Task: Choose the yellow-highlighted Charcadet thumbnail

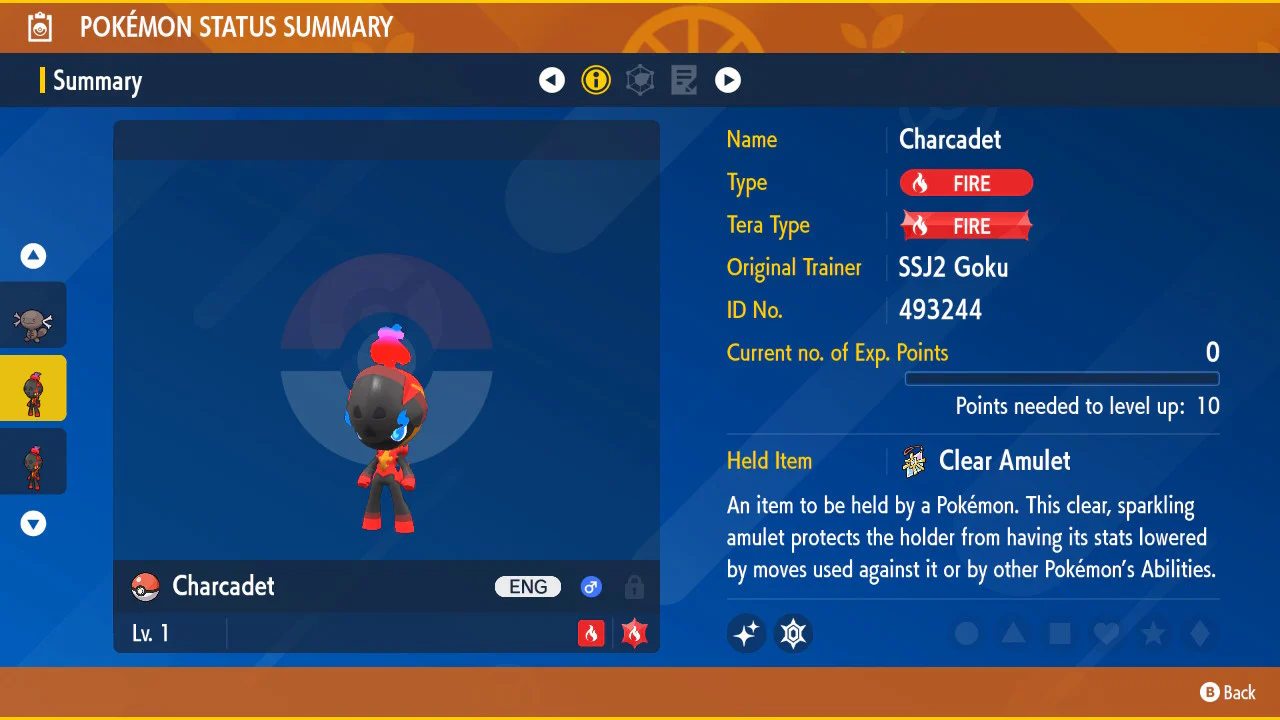Action: pos(33,388)
